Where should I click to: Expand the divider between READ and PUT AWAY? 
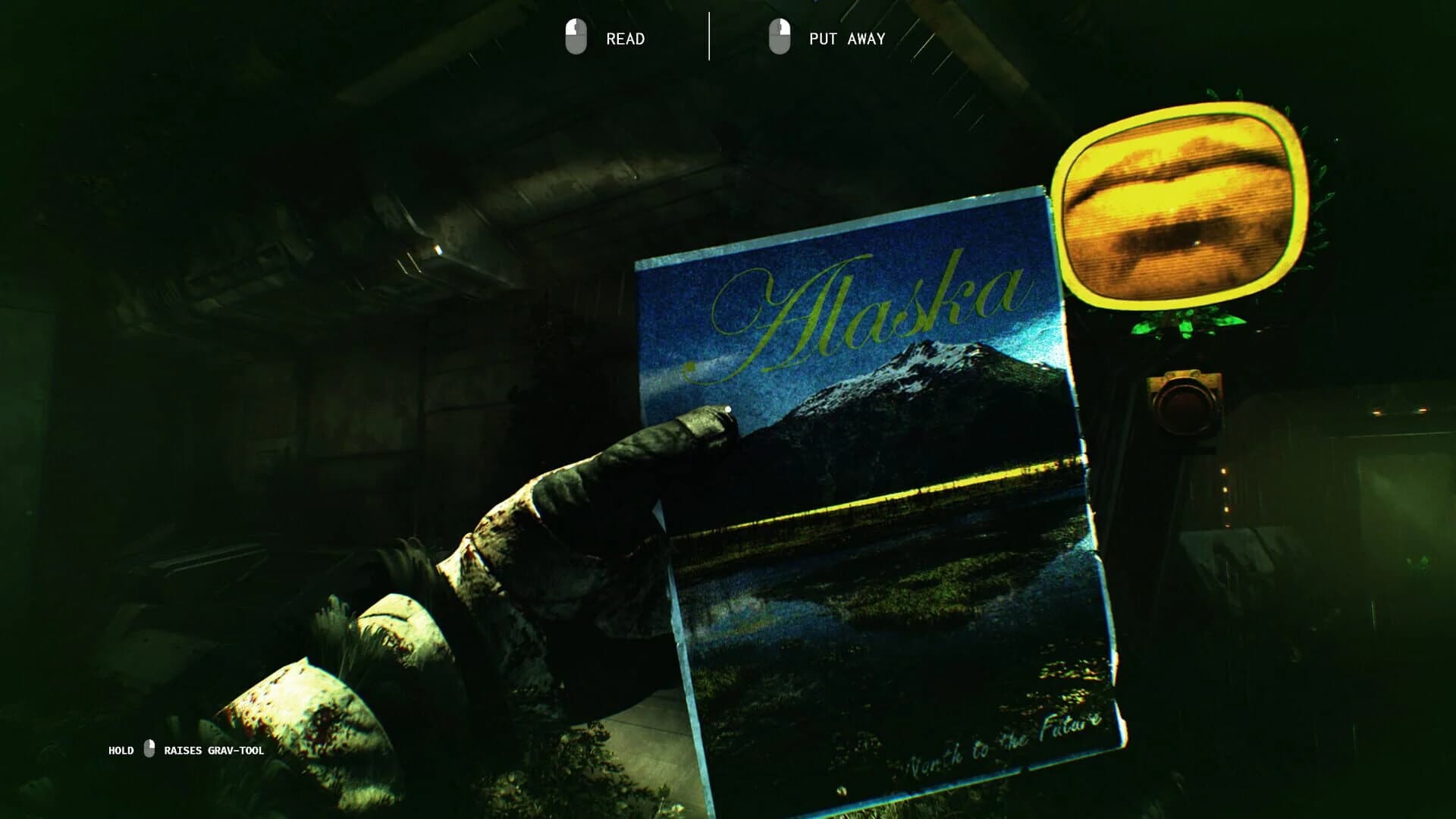pyautogui.click(x=710, y=36)
